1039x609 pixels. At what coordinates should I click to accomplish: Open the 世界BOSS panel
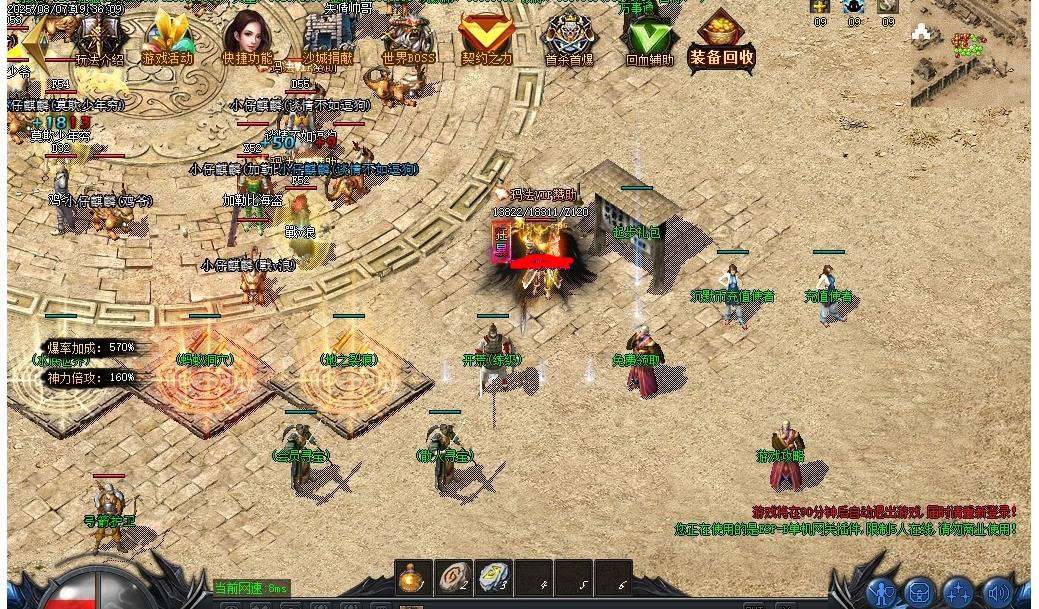click(x=408, y=40)
